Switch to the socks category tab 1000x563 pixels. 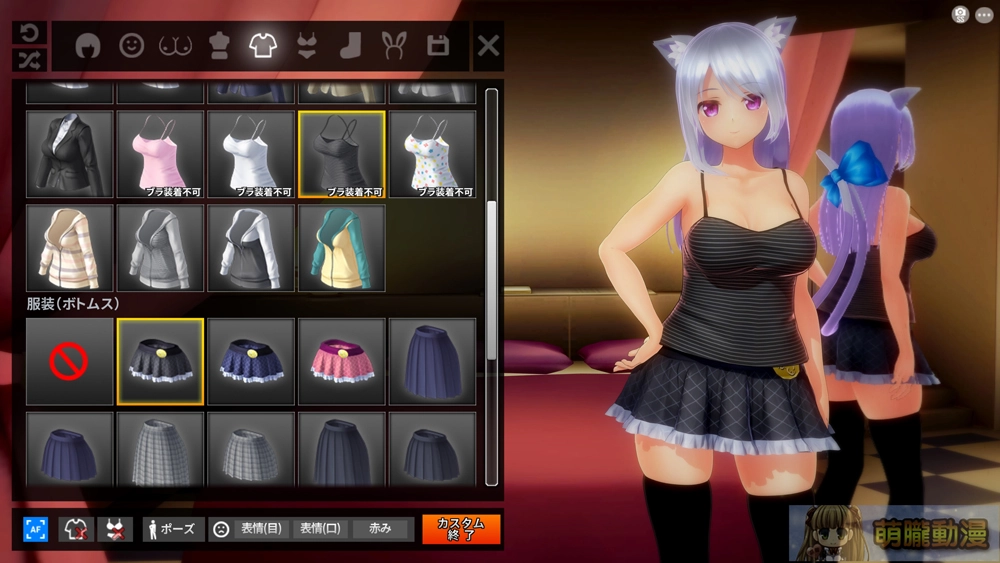[349, 45]
